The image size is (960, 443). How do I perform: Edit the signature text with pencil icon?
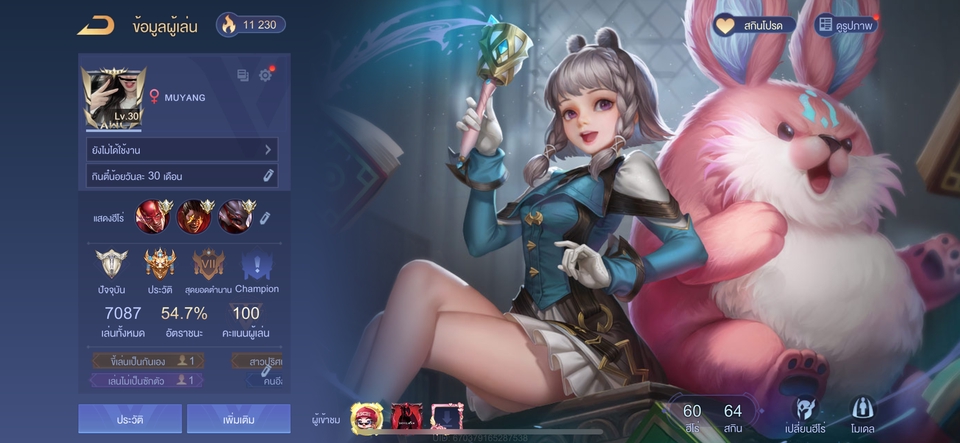pos(268,176)
